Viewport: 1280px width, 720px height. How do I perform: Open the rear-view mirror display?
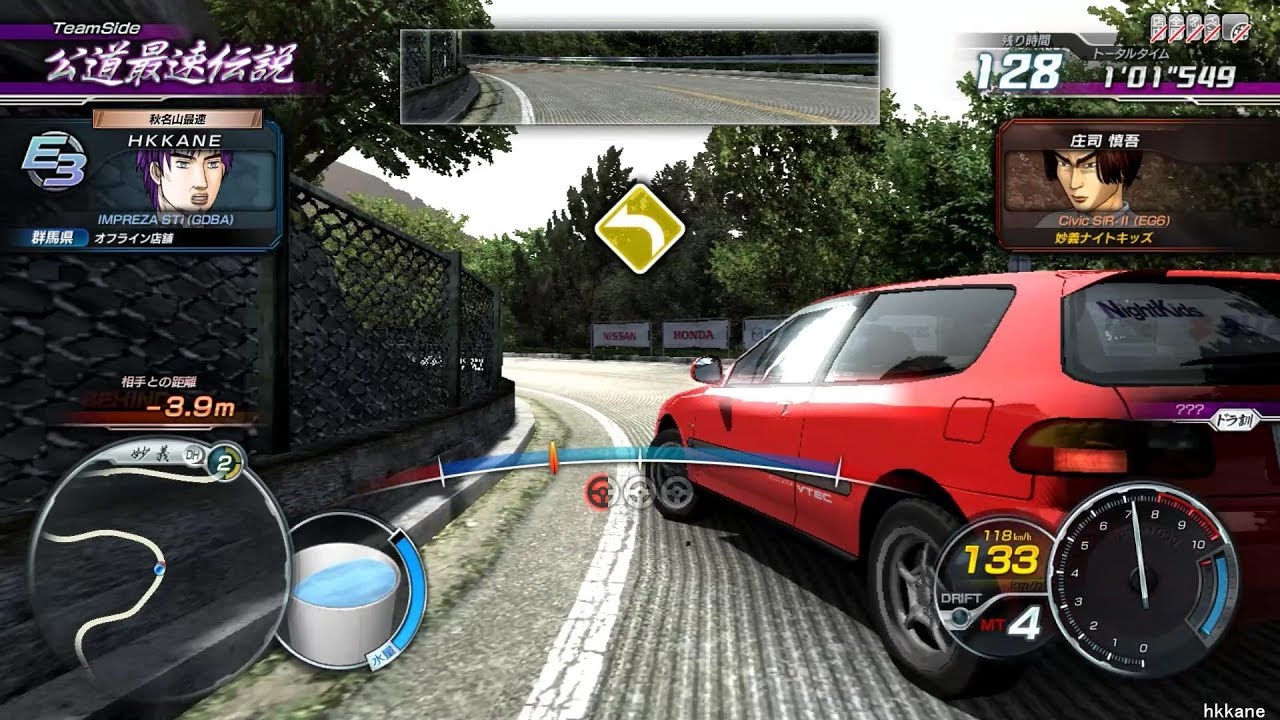tap(639, 77)
